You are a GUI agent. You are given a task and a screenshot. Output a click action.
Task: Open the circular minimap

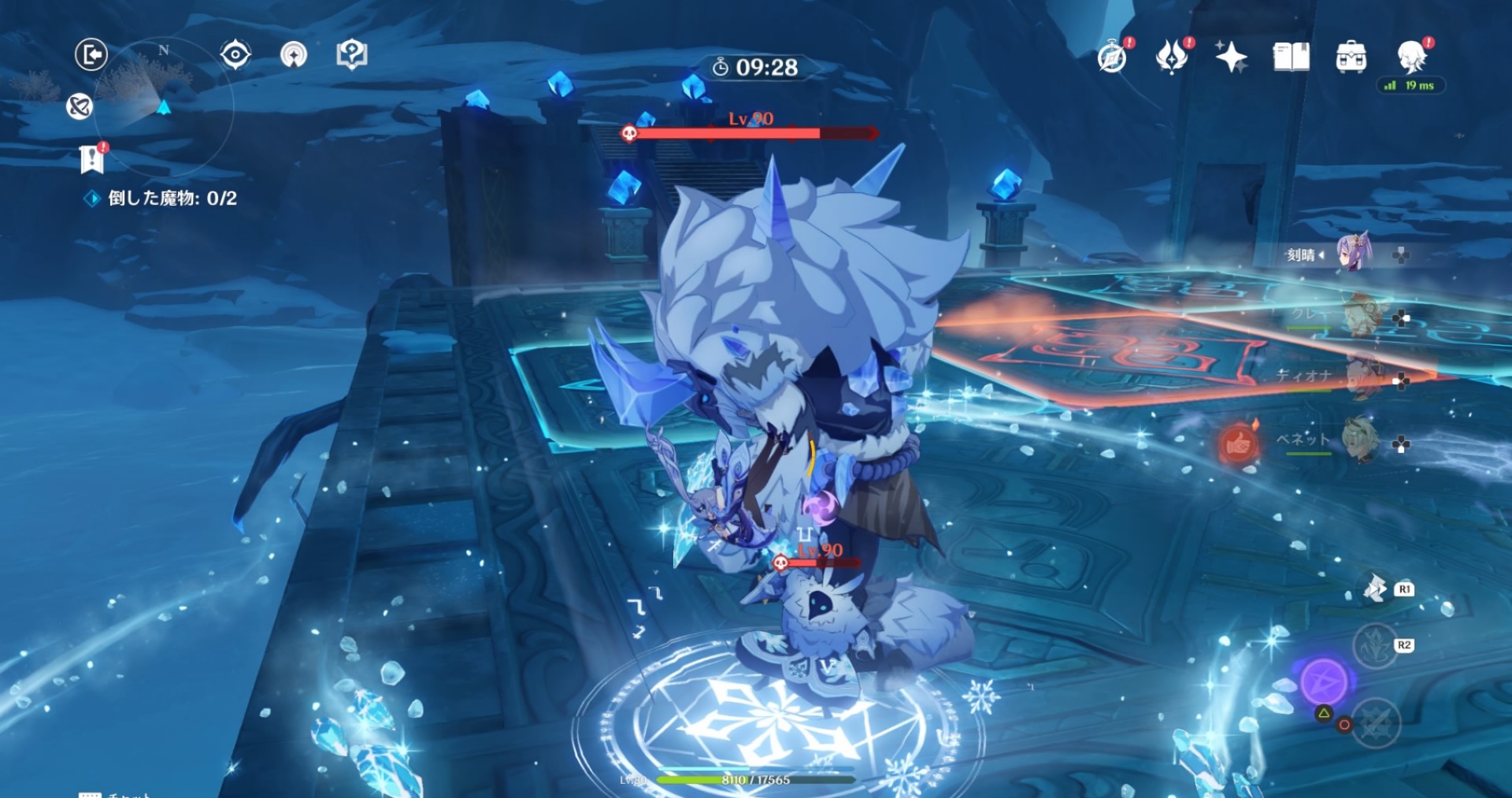coord(164,106)
